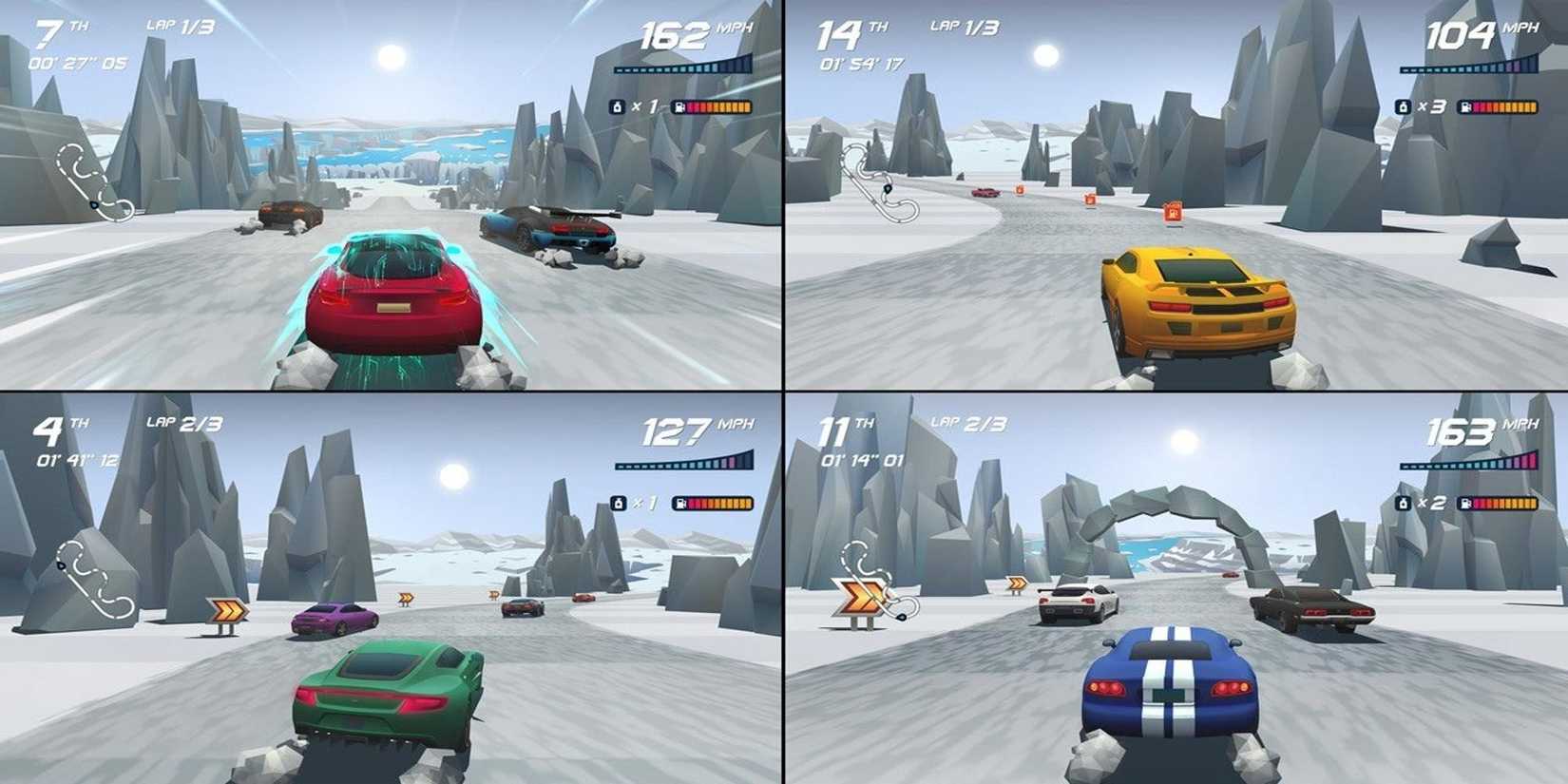
Task: Toggle the fuel gauge of the 4th place player
Action: (712, 503)
